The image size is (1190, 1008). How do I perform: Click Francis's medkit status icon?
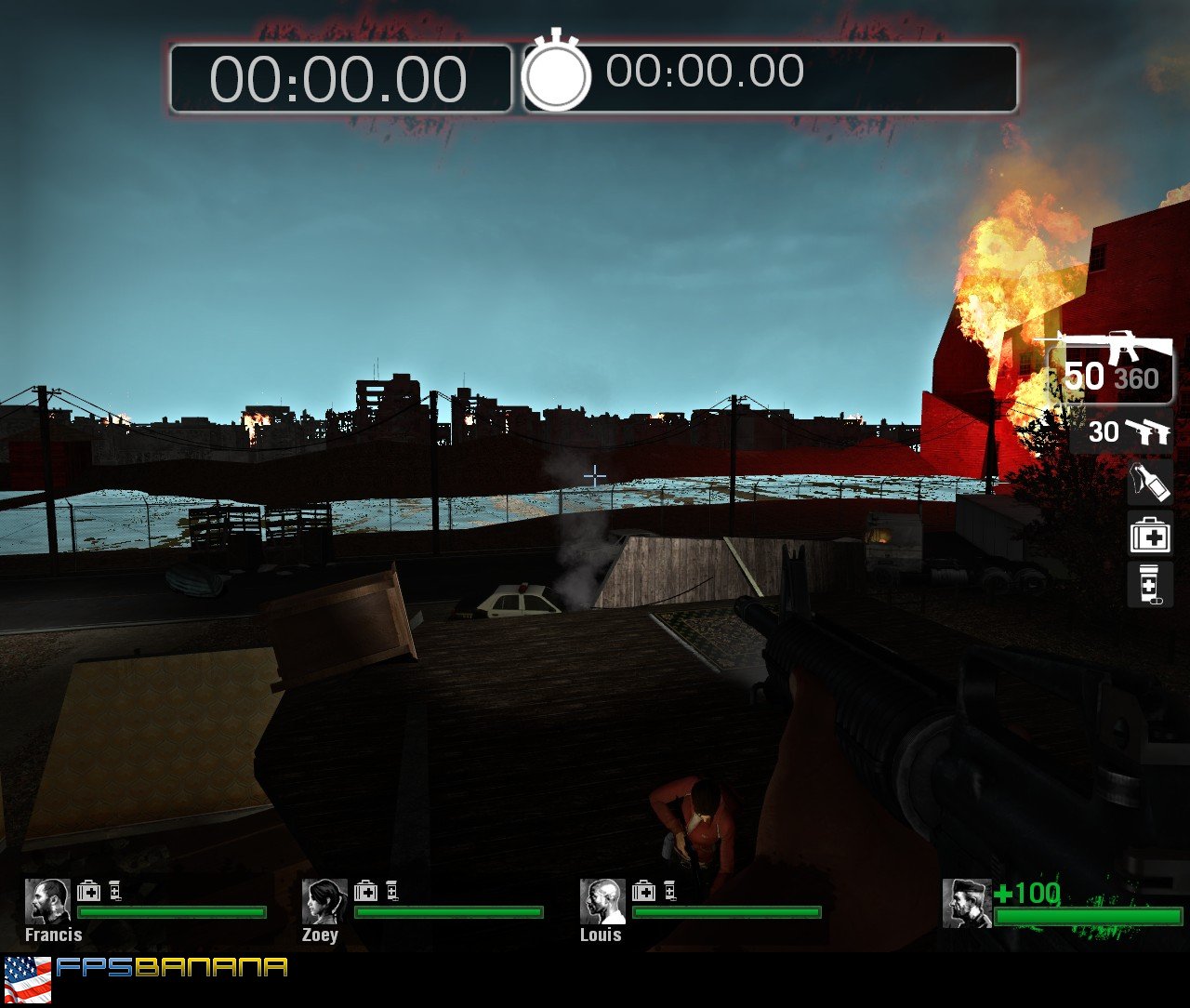pyautogui.click(x=89, y=891)
